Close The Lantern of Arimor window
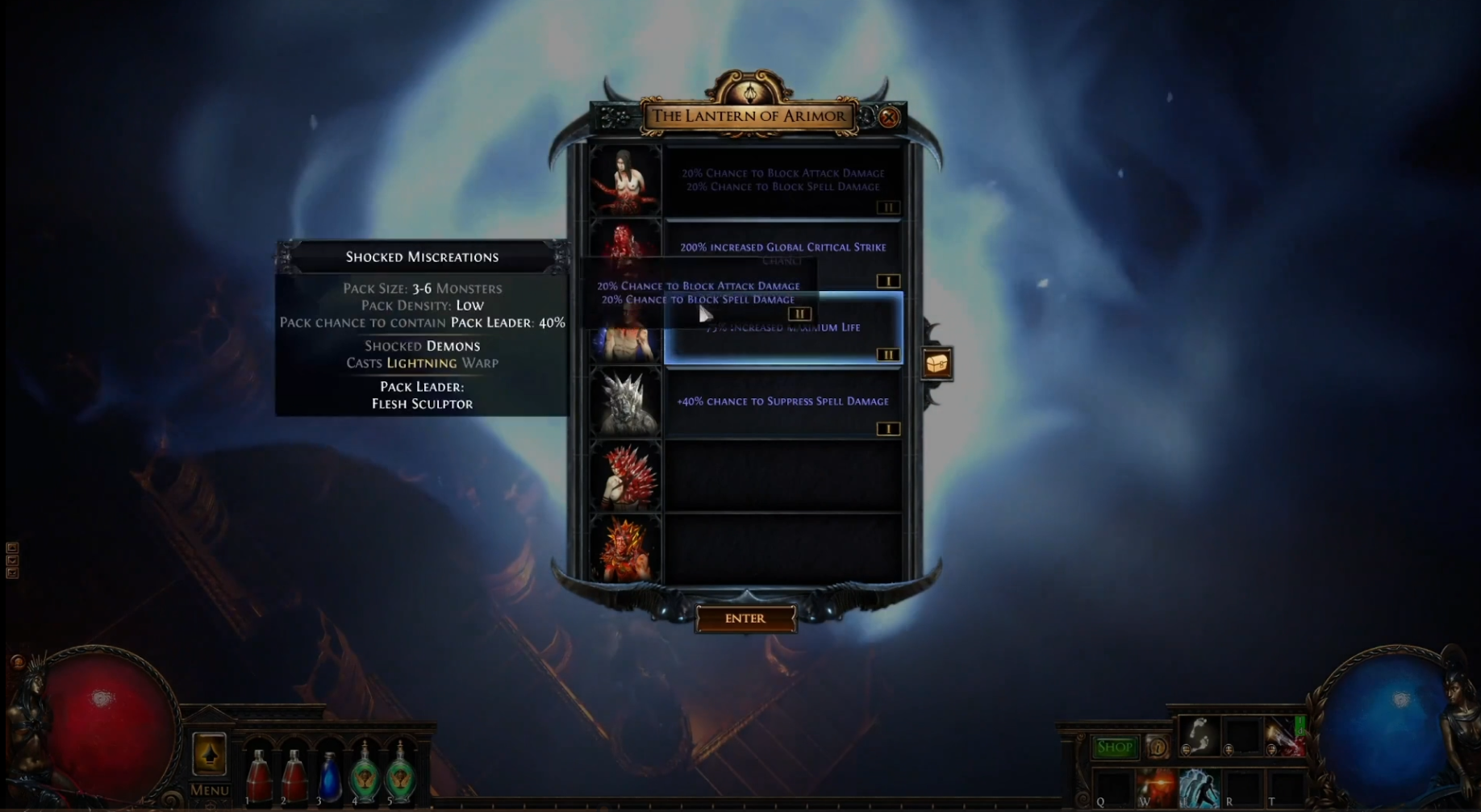Screen dimensions: 1481x812 [888, 118]
